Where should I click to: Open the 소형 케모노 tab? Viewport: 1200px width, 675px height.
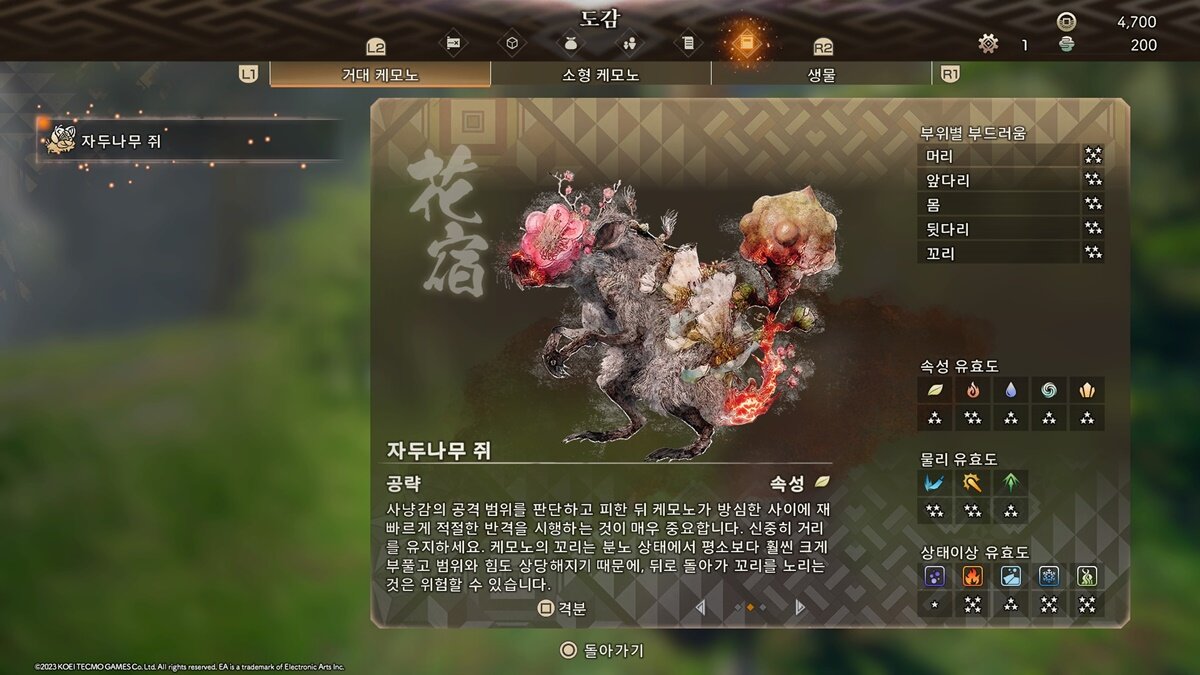(601, 75)
